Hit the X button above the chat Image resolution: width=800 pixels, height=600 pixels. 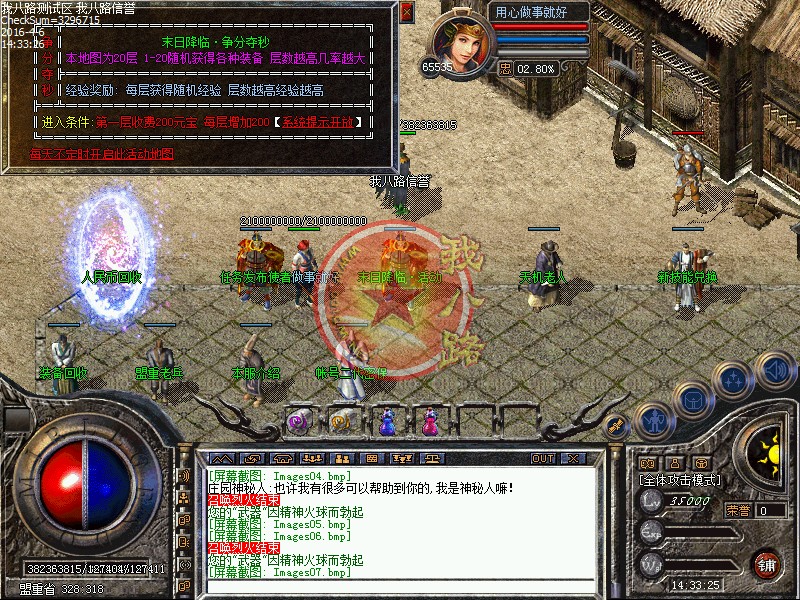(x=574, y=458)
